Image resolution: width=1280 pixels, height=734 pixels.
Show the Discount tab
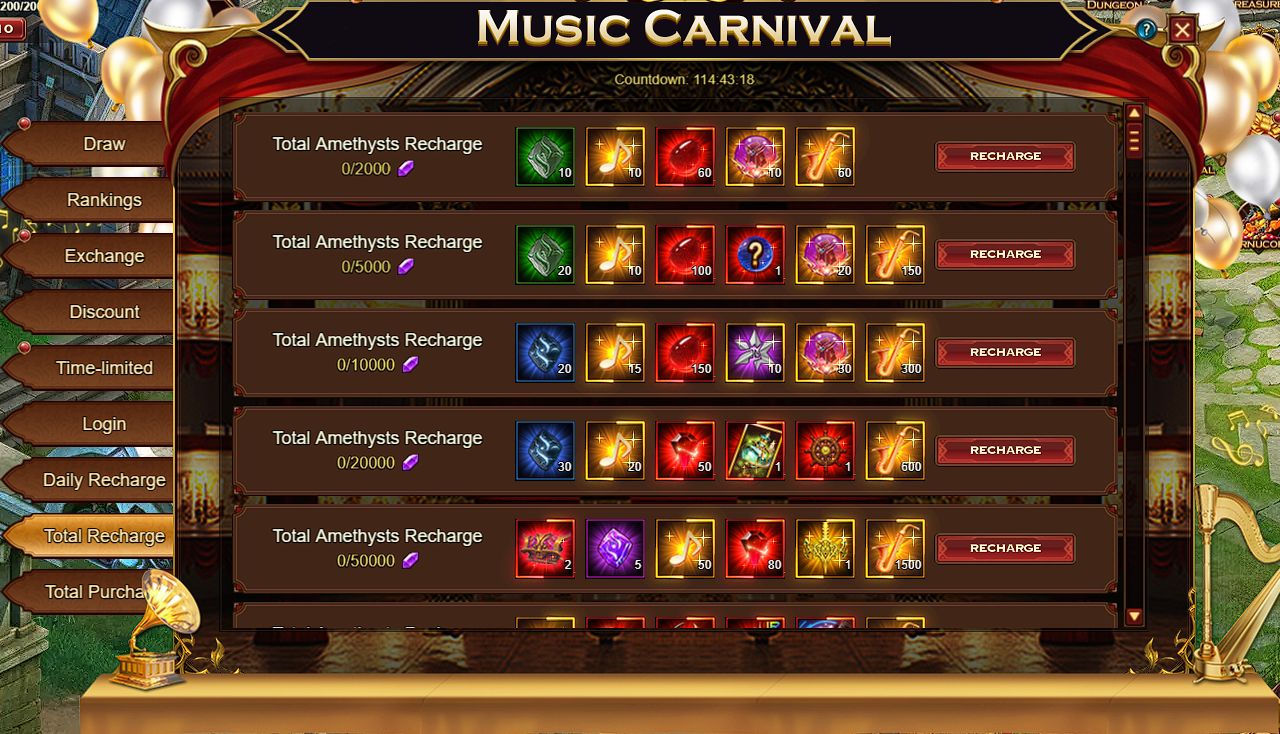pos(104,312)
